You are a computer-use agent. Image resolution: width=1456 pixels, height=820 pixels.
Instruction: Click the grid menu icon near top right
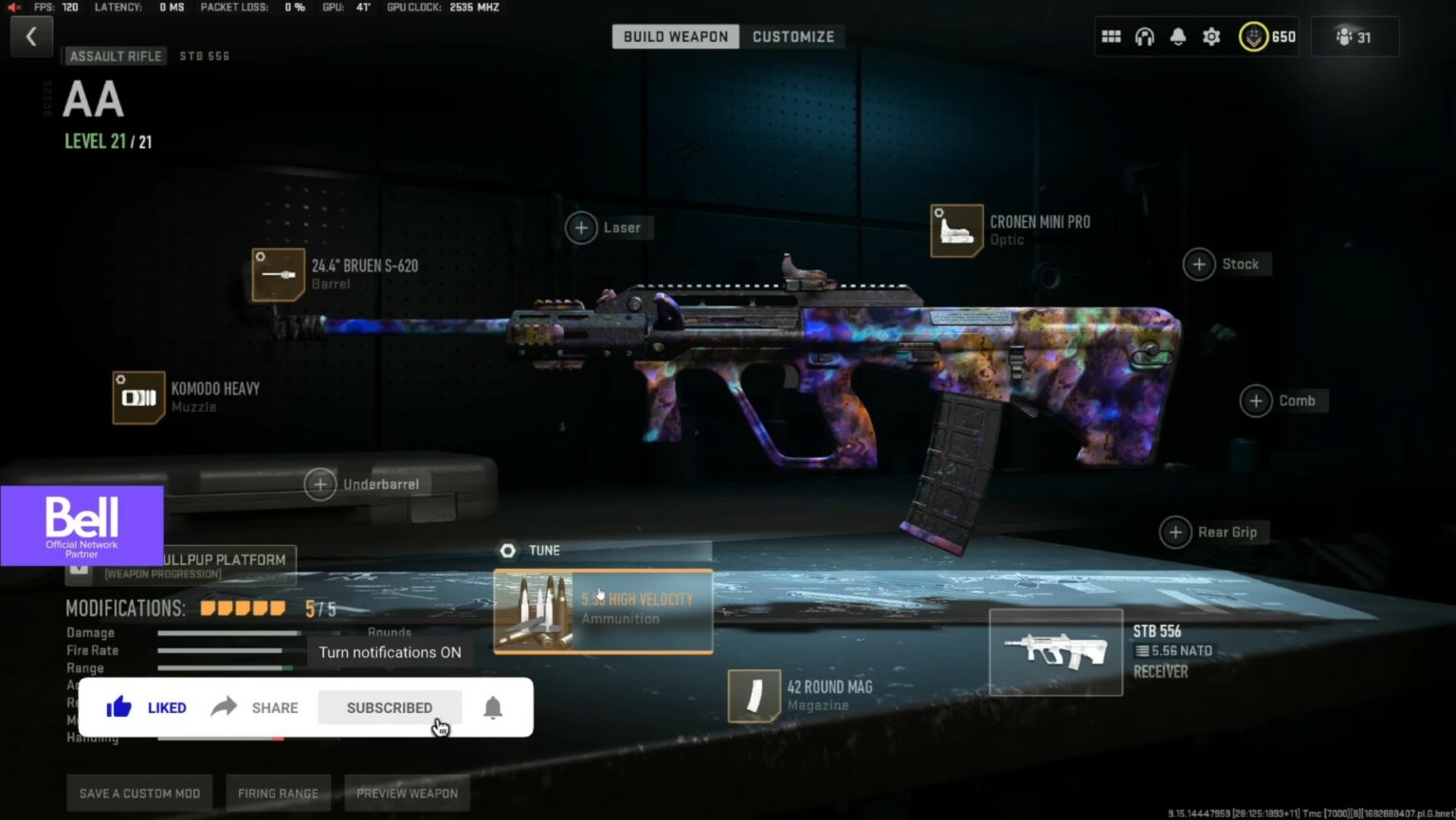point(1111,36)
